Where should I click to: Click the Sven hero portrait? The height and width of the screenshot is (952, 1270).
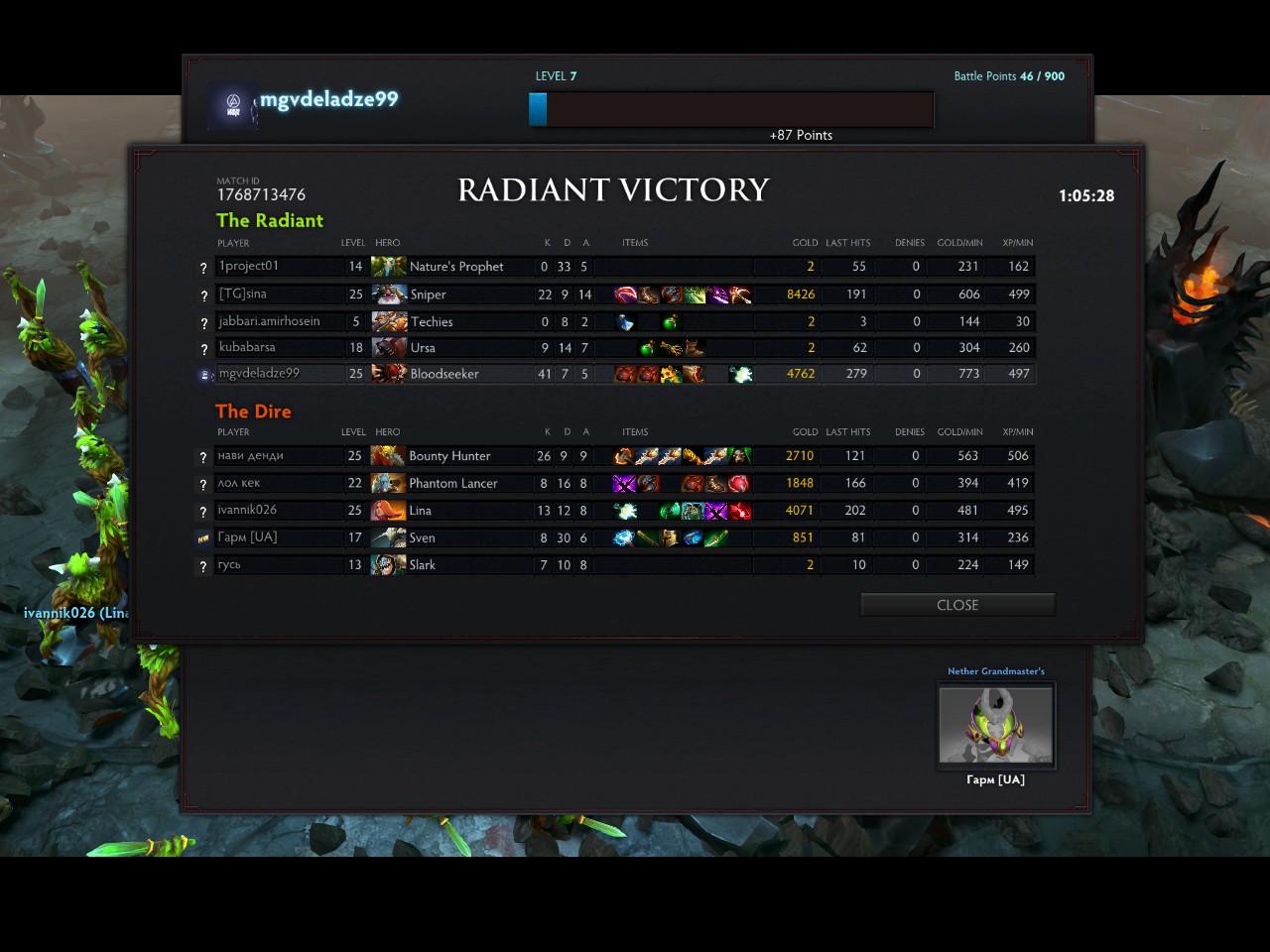click(x=388, y=537)
